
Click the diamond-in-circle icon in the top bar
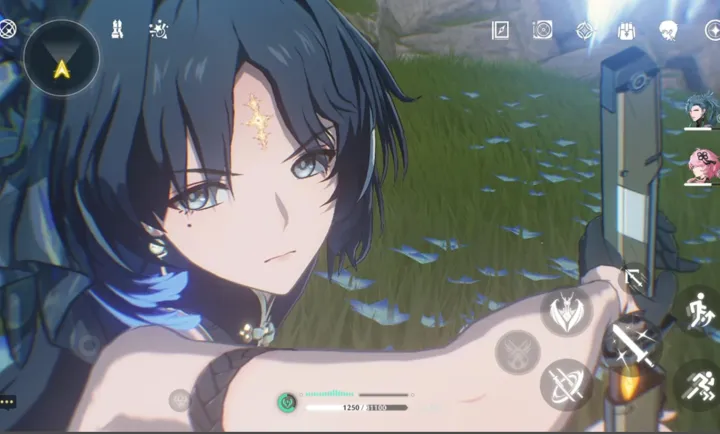tap(585, 30)
